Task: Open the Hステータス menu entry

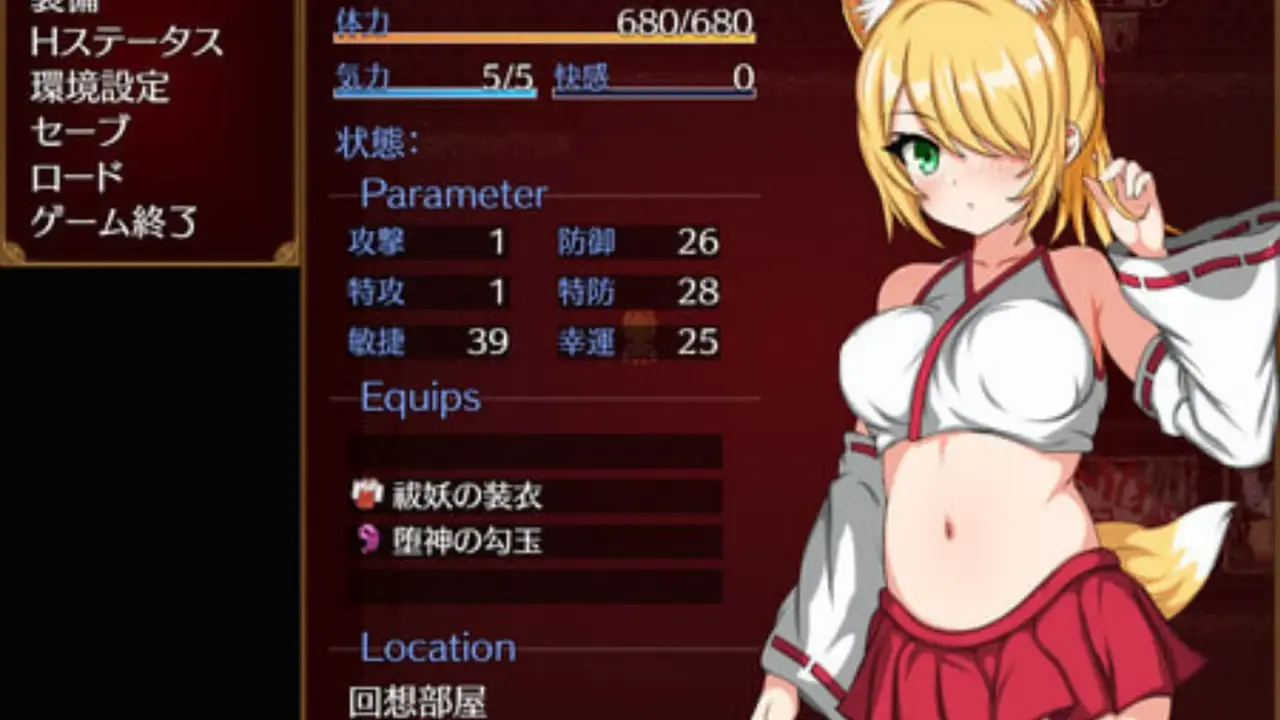Action: [x=126, y=42]
